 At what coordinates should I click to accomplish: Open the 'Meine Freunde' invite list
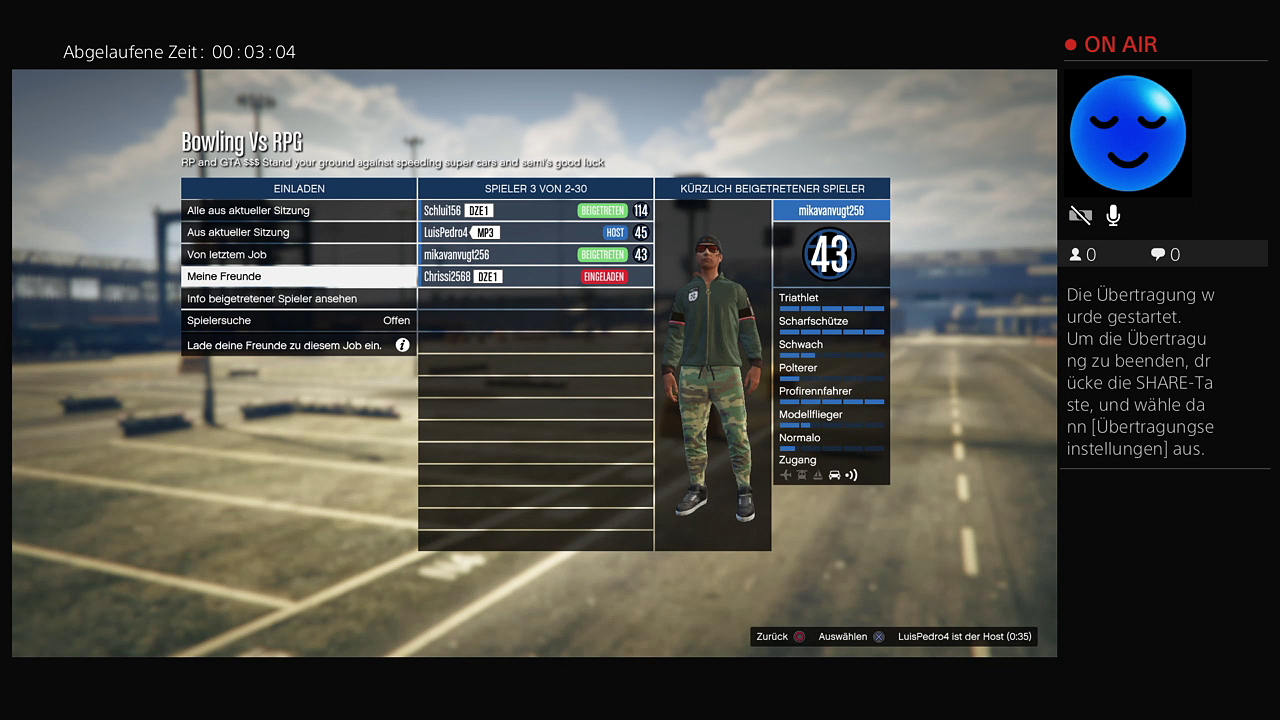click(x=298, y=277)
